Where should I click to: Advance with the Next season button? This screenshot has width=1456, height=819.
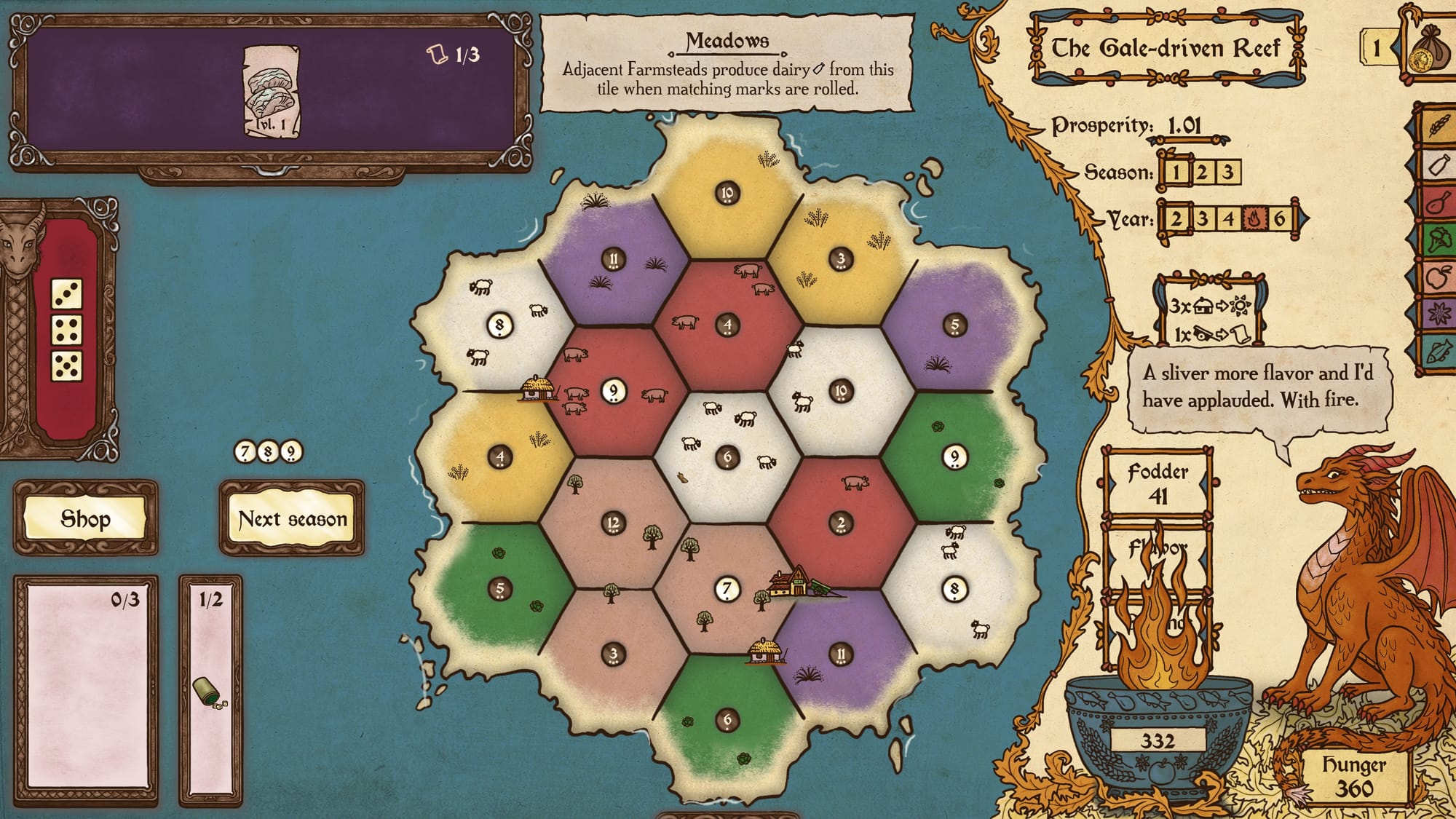292,518
